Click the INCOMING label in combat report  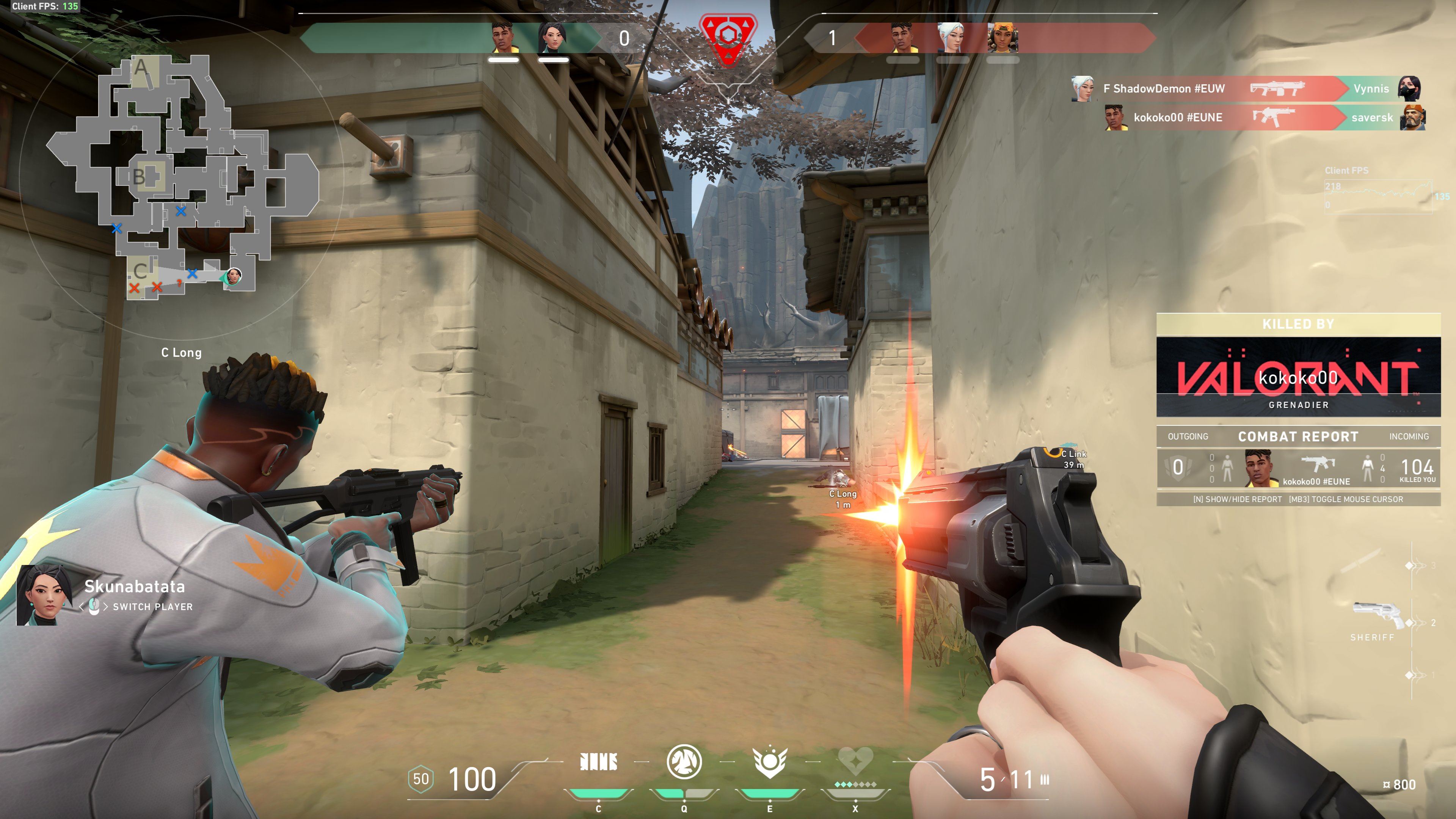pyautogui.click(x=1409, y=436)
